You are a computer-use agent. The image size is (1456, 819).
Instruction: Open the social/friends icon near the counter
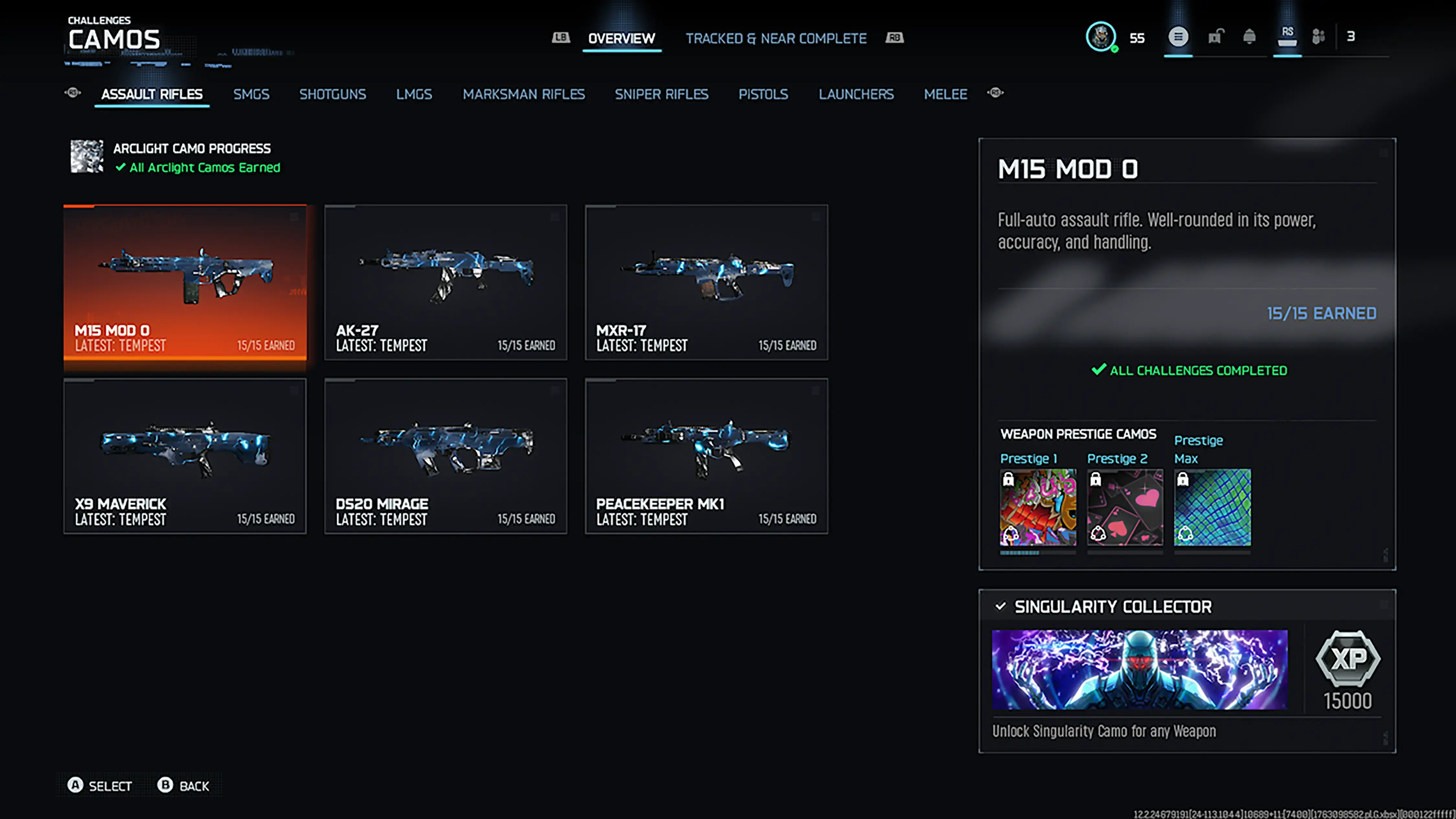coord(1318,37)
